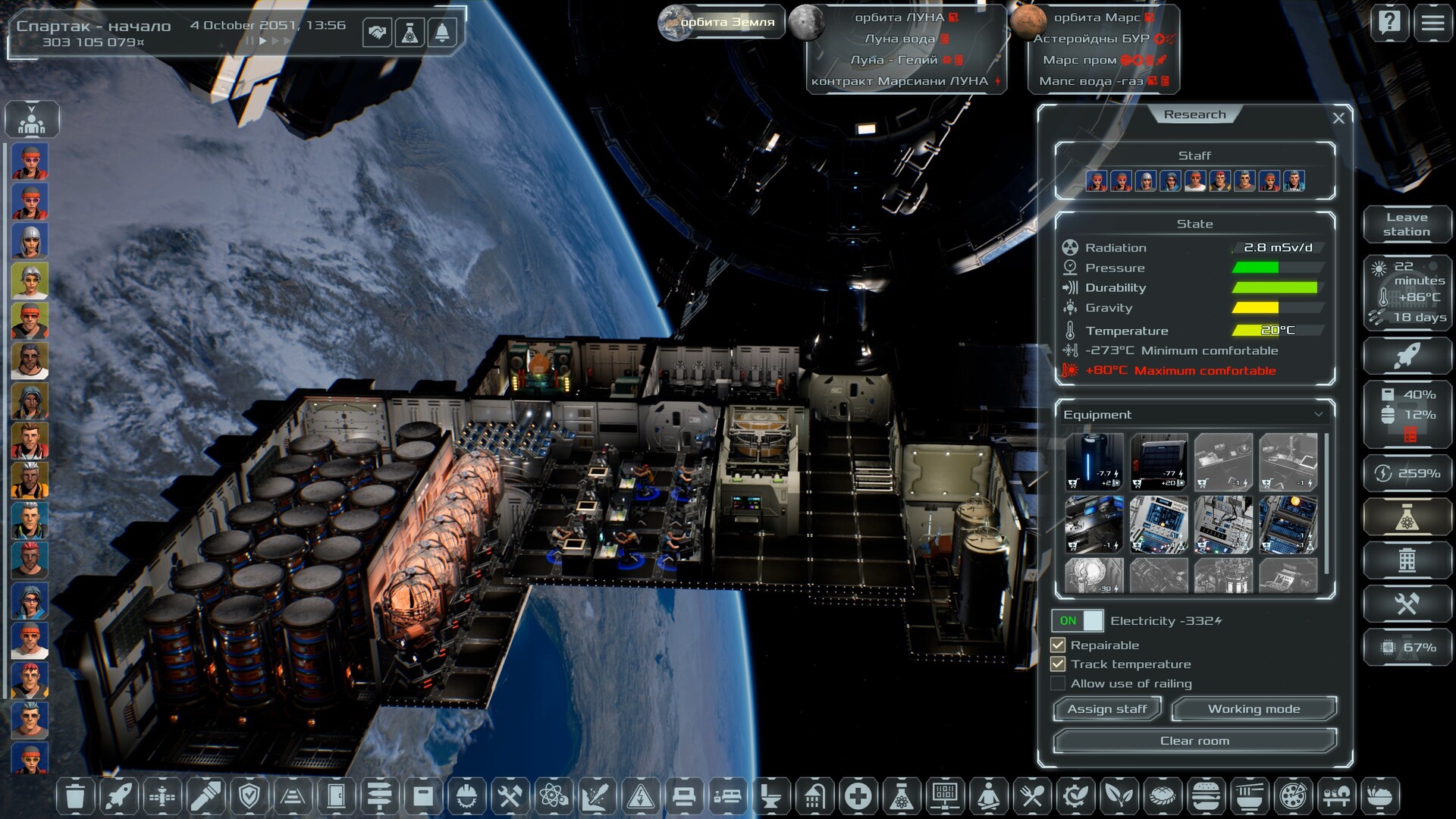Open the power percentage lightning panel
The width and height of the screenshot is (1456, 819).
pyautogui.click(x=1407, y=474)
